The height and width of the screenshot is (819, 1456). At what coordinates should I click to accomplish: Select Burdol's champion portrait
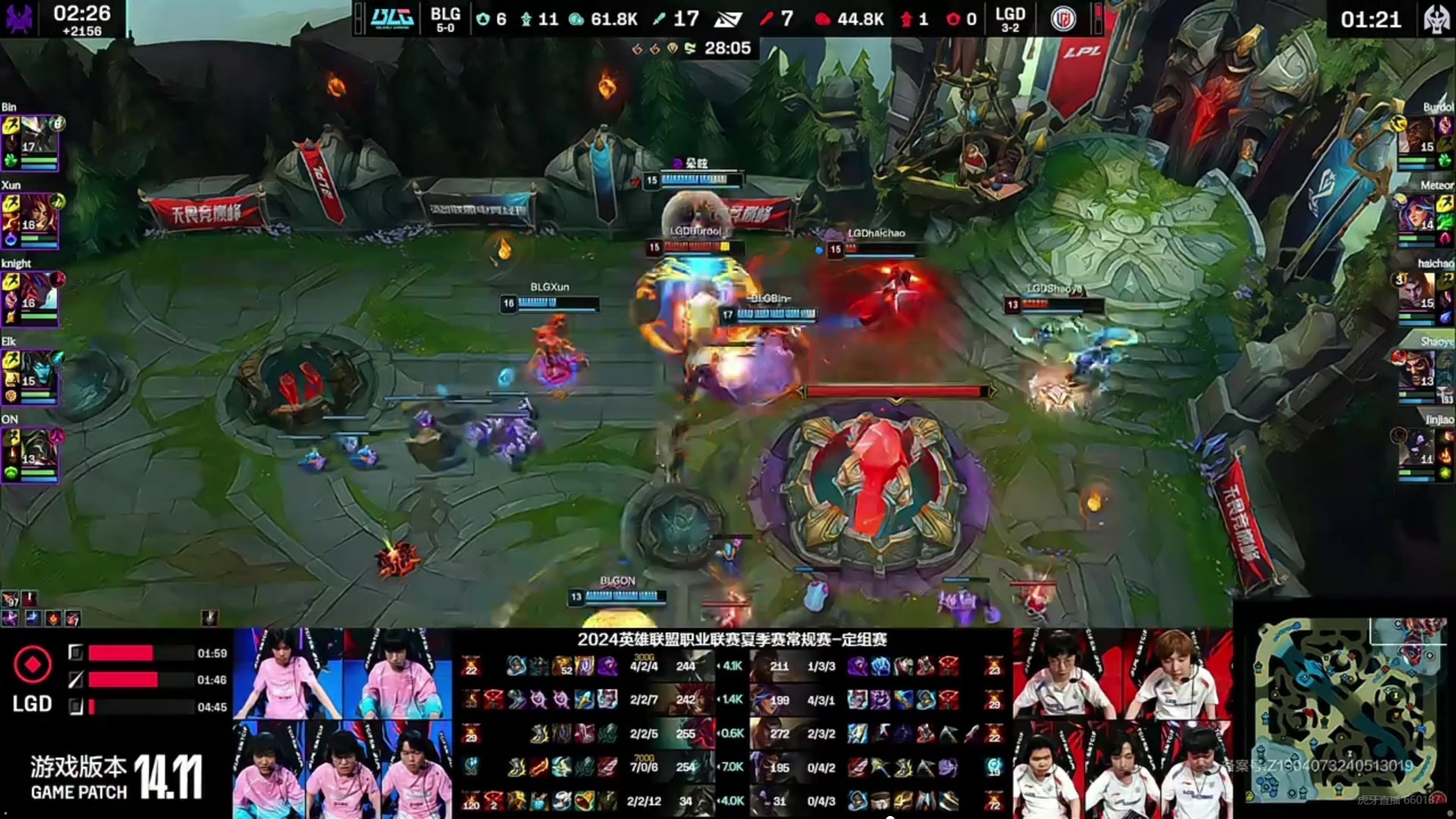point(1417,136)
